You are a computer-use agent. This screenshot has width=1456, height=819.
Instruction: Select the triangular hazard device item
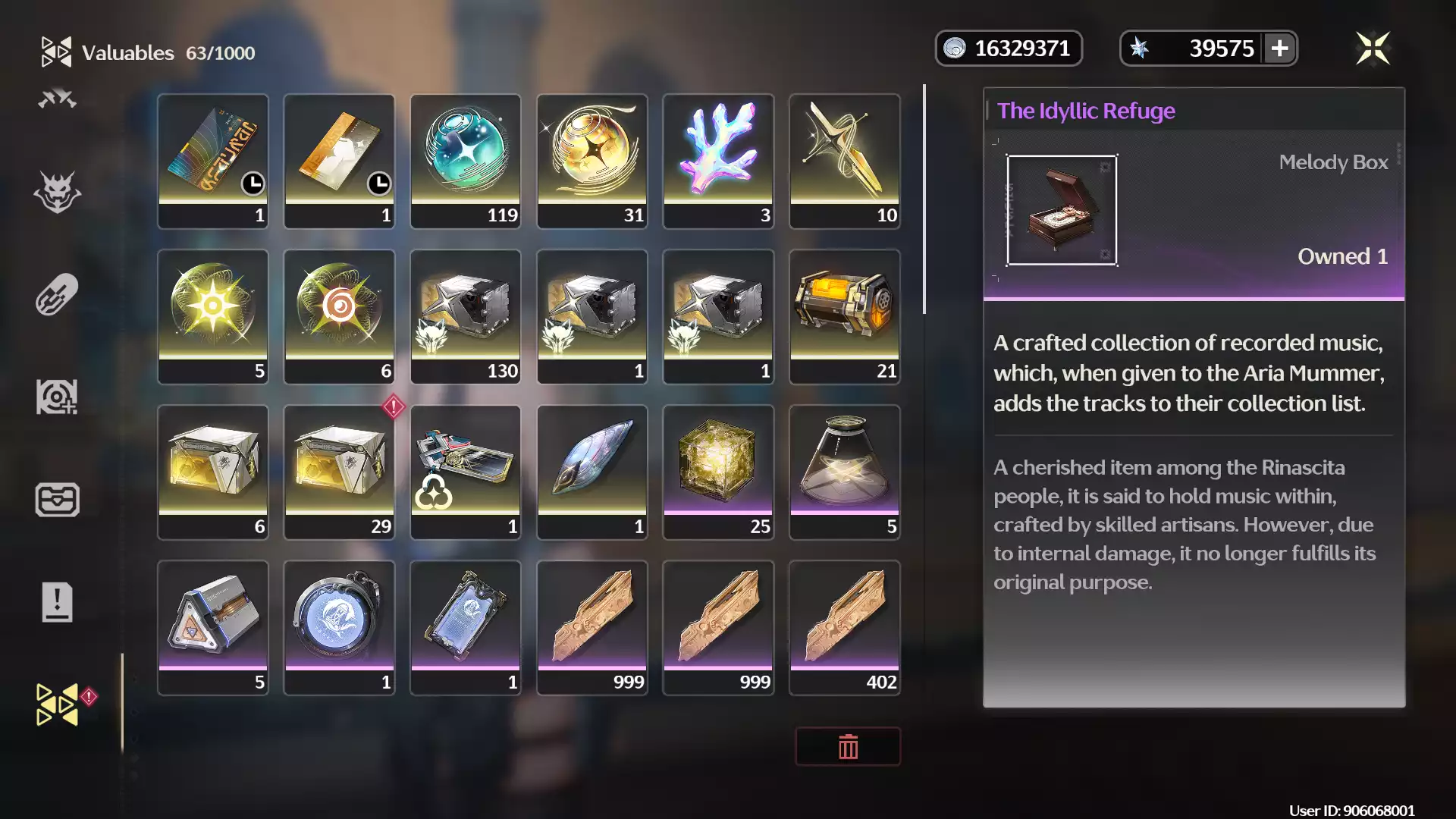(x=213, y=627)
